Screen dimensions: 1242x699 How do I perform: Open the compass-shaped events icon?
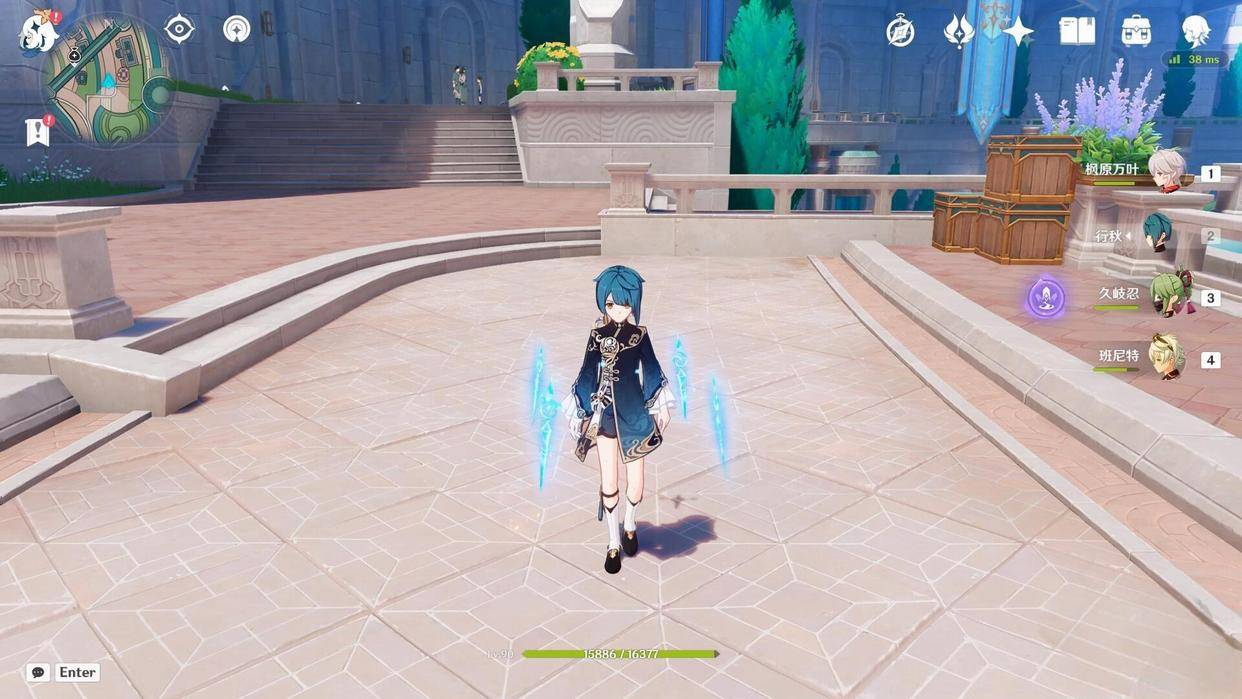pyautogui.click(x=900, y=32)
